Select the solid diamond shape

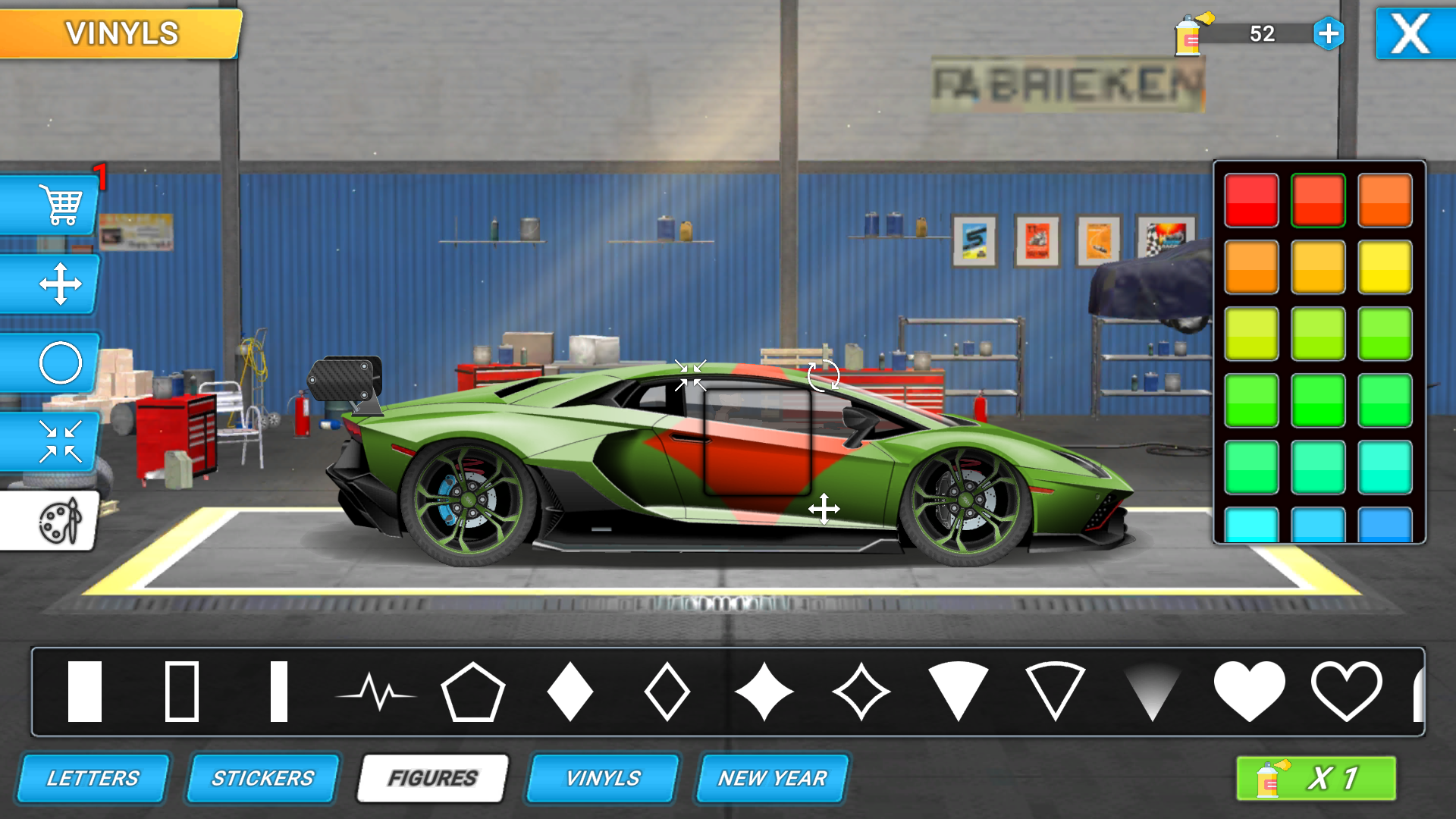click(570, 692)
